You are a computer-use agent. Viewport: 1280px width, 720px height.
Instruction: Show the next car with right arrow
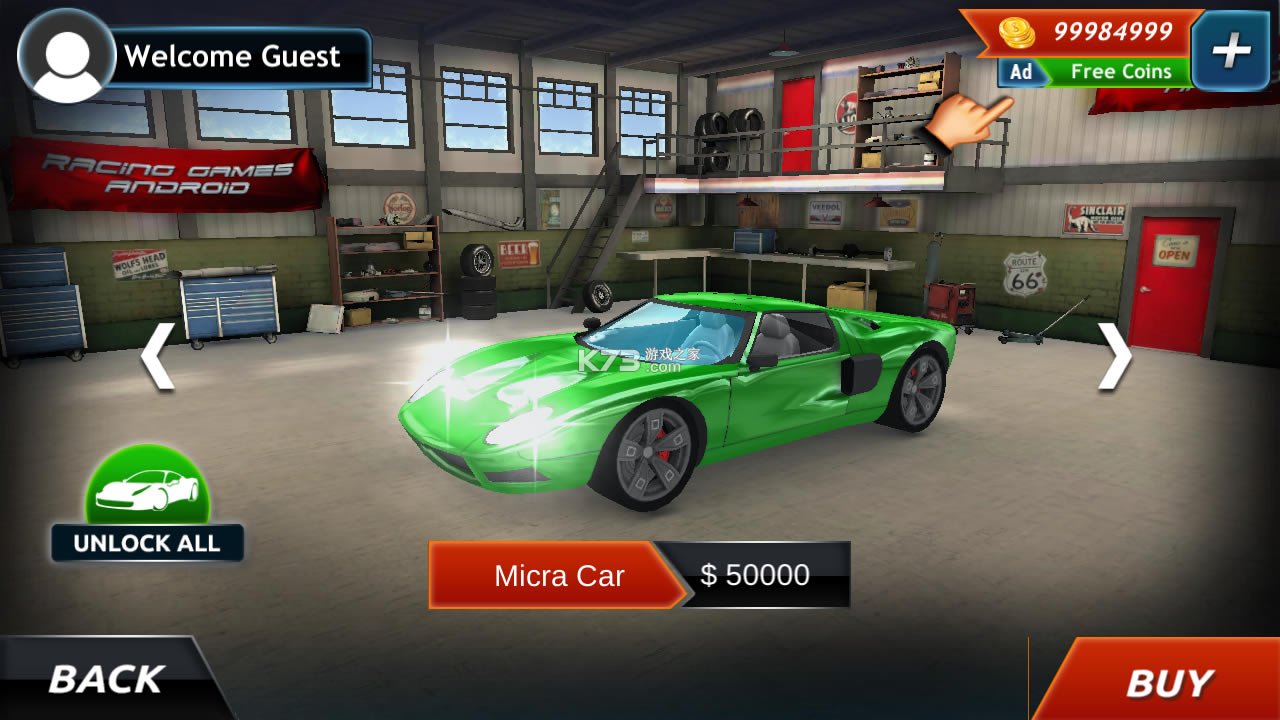[x=1114, y=355]
